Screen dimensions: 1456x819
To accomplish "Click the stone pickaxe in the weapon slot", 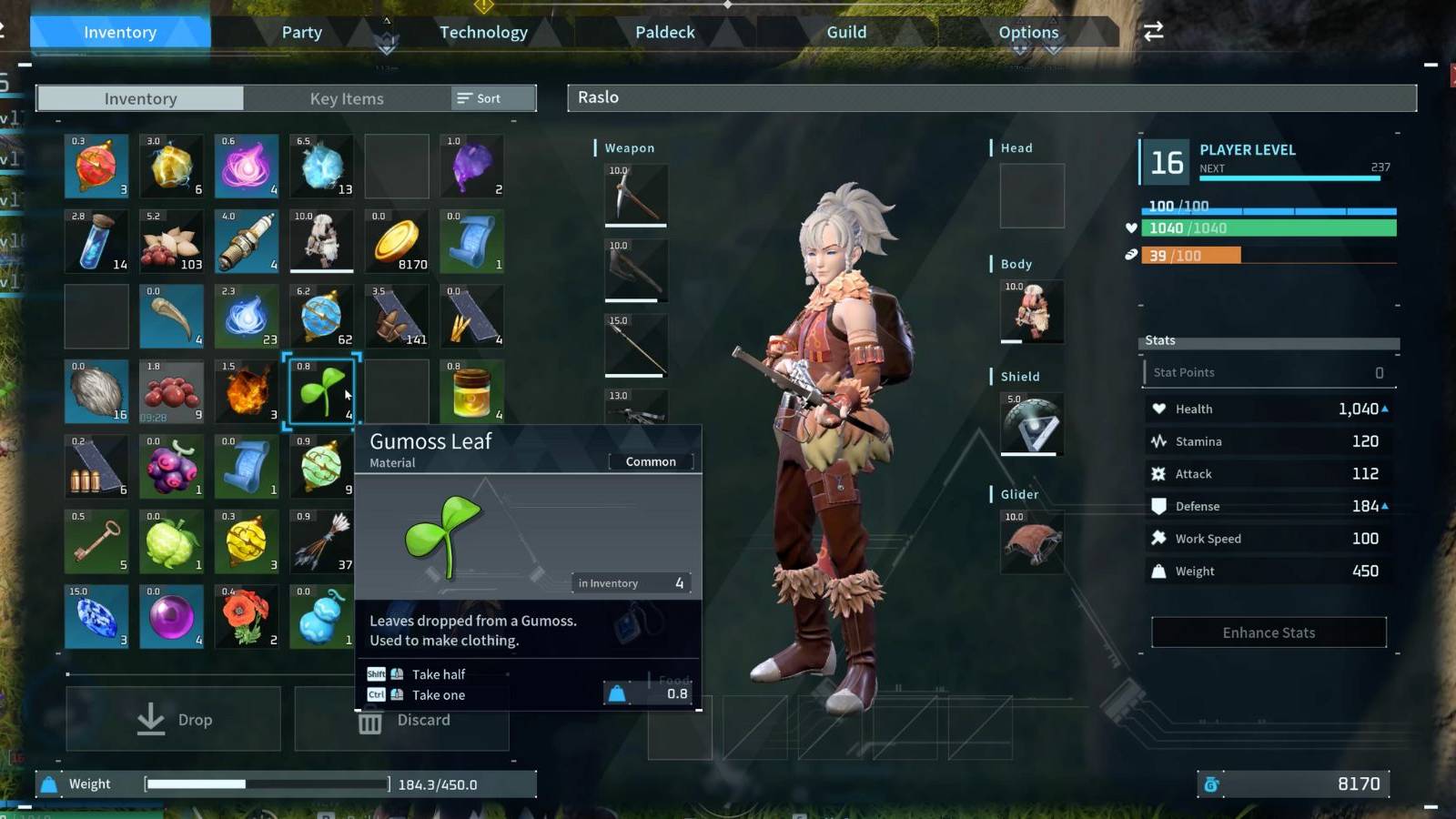I will (x=635, y=195).
